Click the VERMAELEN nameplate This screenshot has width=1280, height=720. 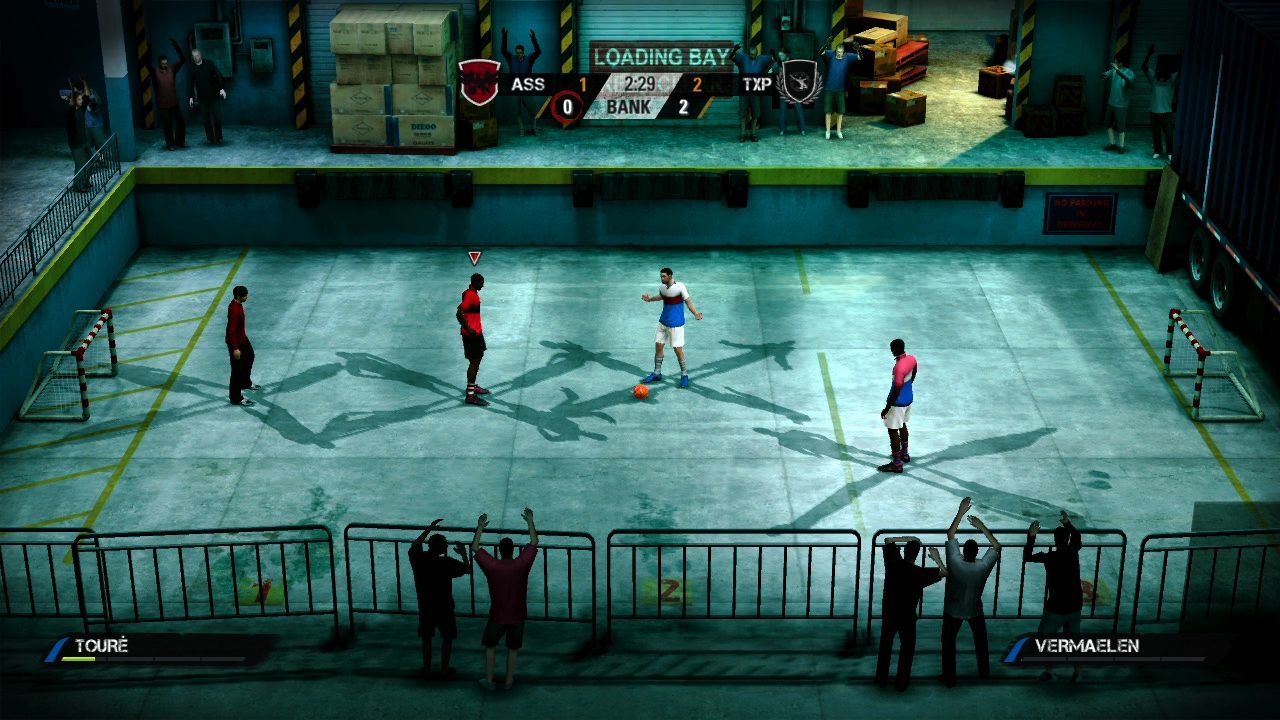(1089, 645)
